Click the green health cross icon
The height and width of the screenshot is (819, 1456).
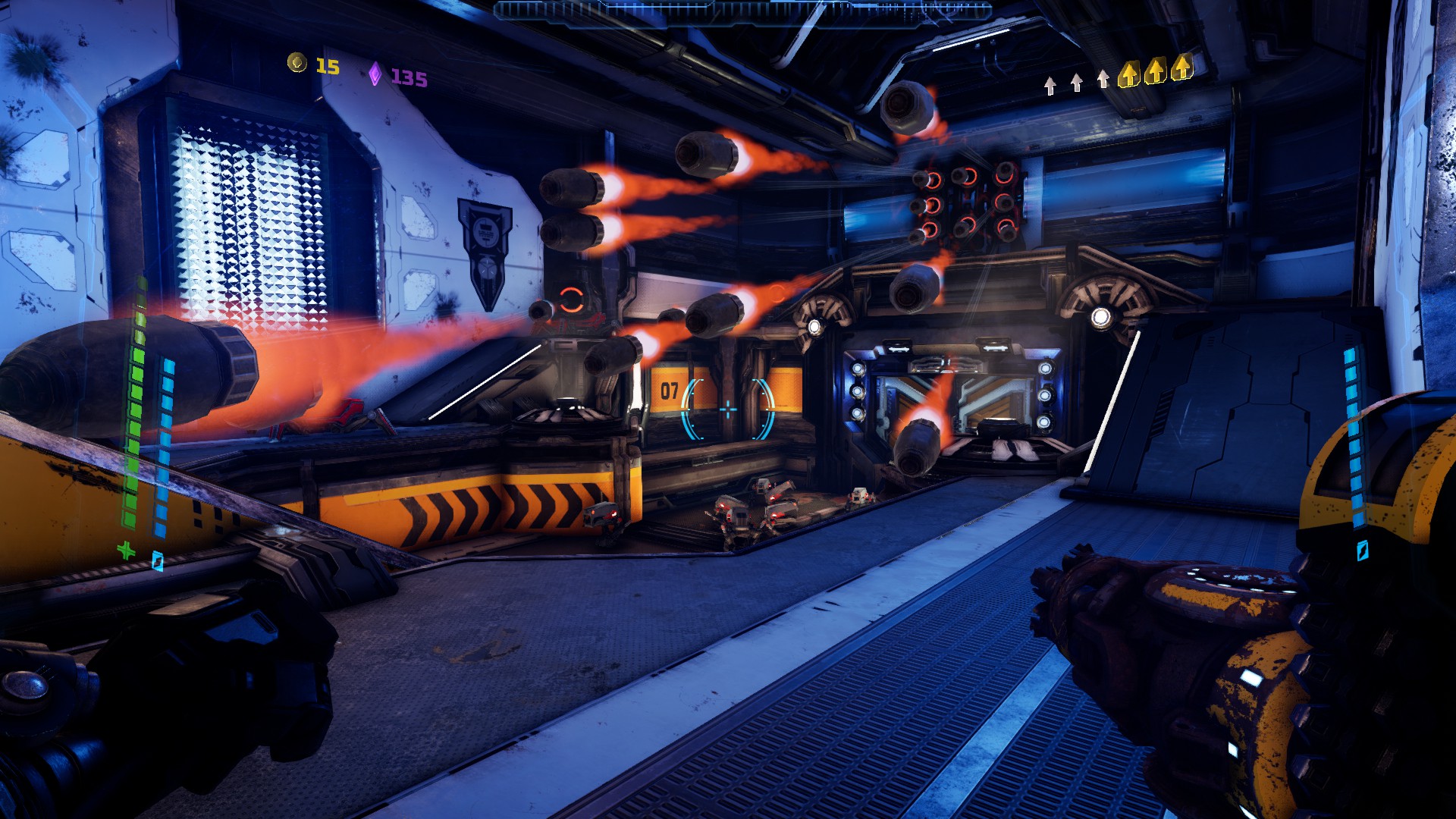[x=126, y=550]
